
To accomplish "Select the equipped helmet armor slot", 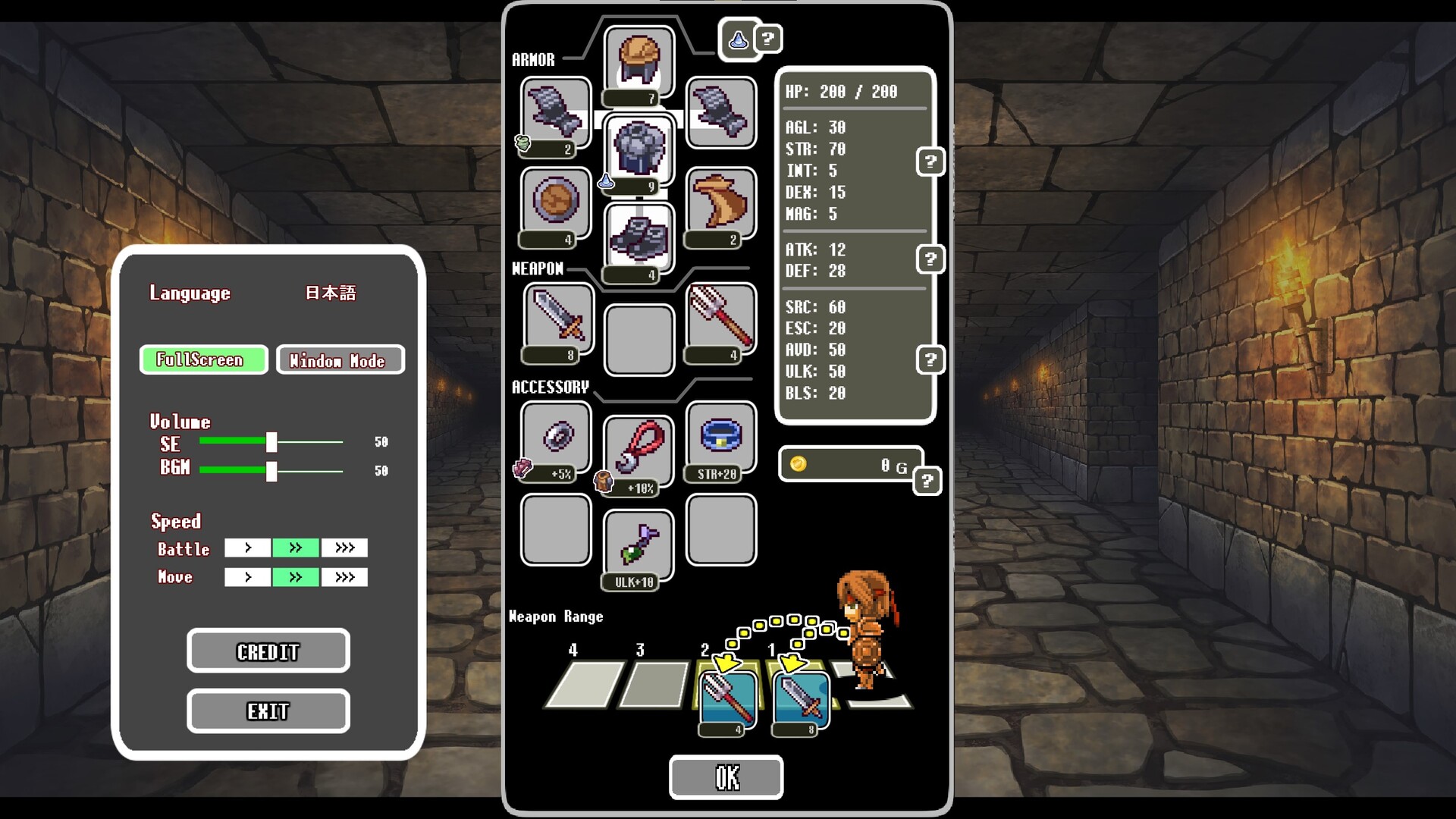I will click(638, 61).
